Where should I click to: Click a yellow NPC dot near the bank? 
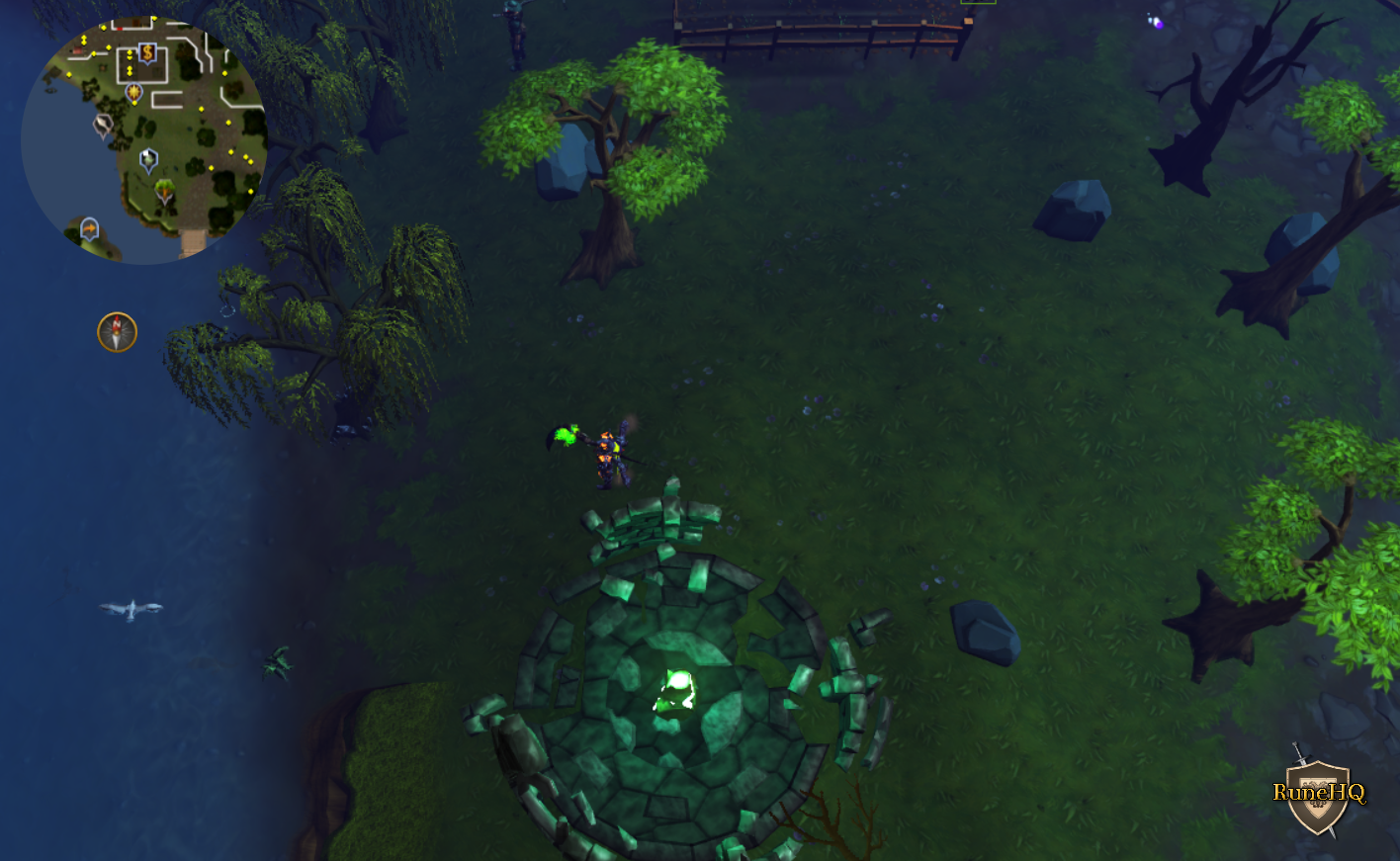tap(130, 54)
